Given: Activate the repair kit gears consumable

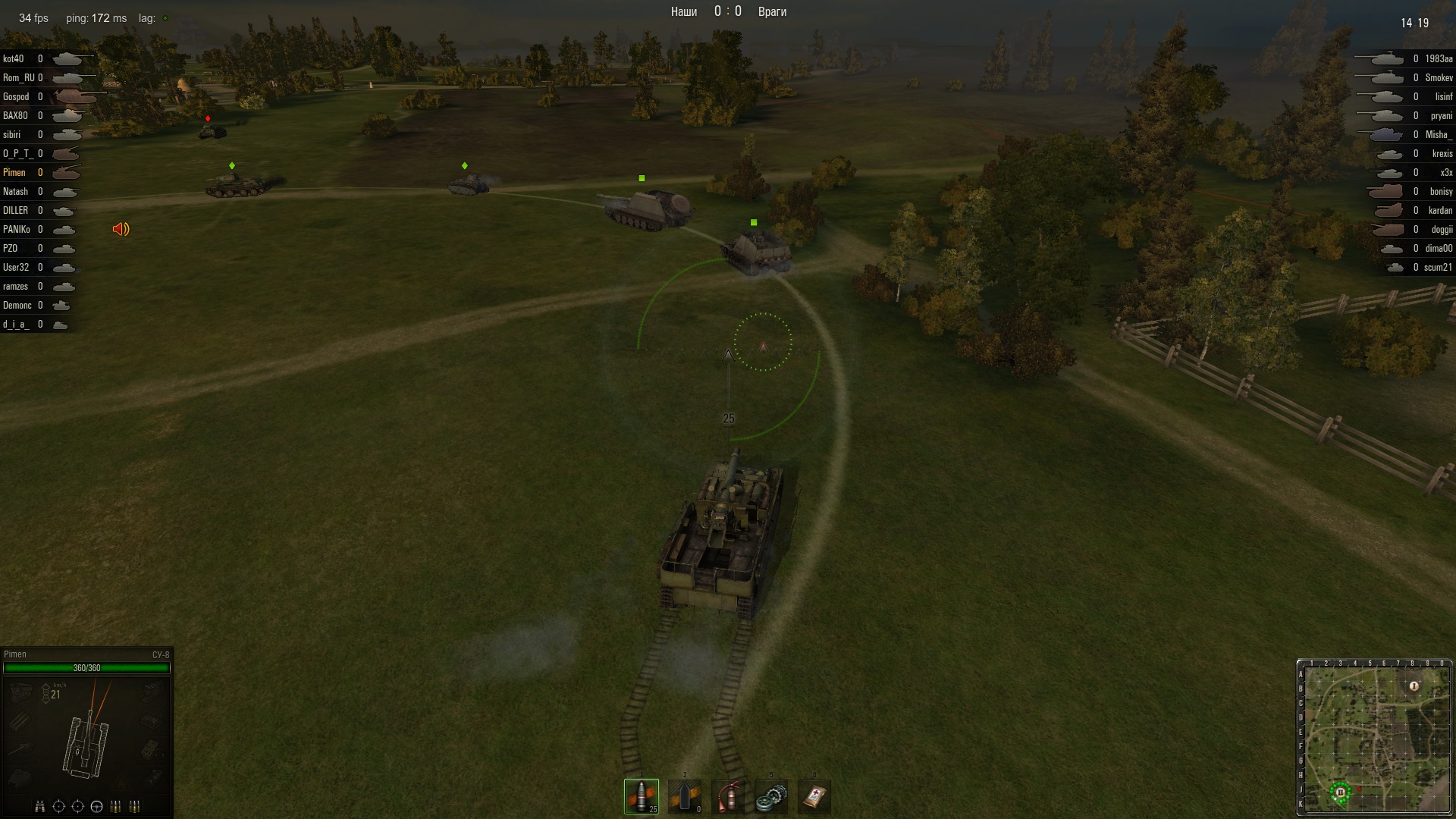Looking at the screenshot, I should pos(771,796).
